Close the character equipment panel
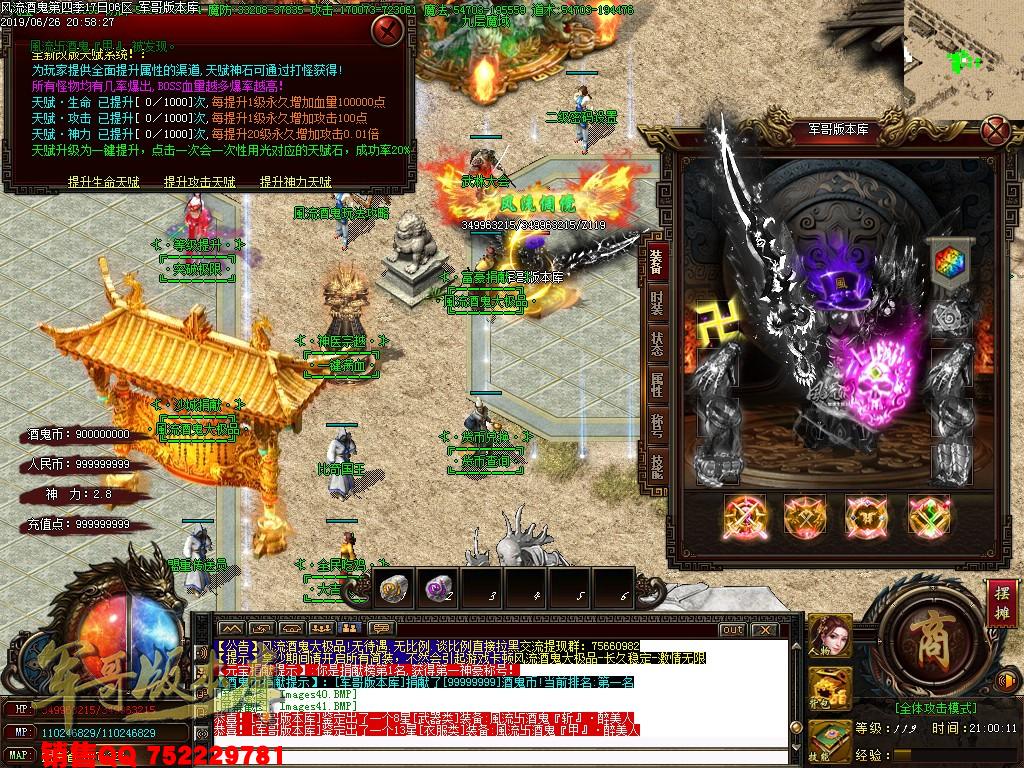 click(x=994, y=130)
